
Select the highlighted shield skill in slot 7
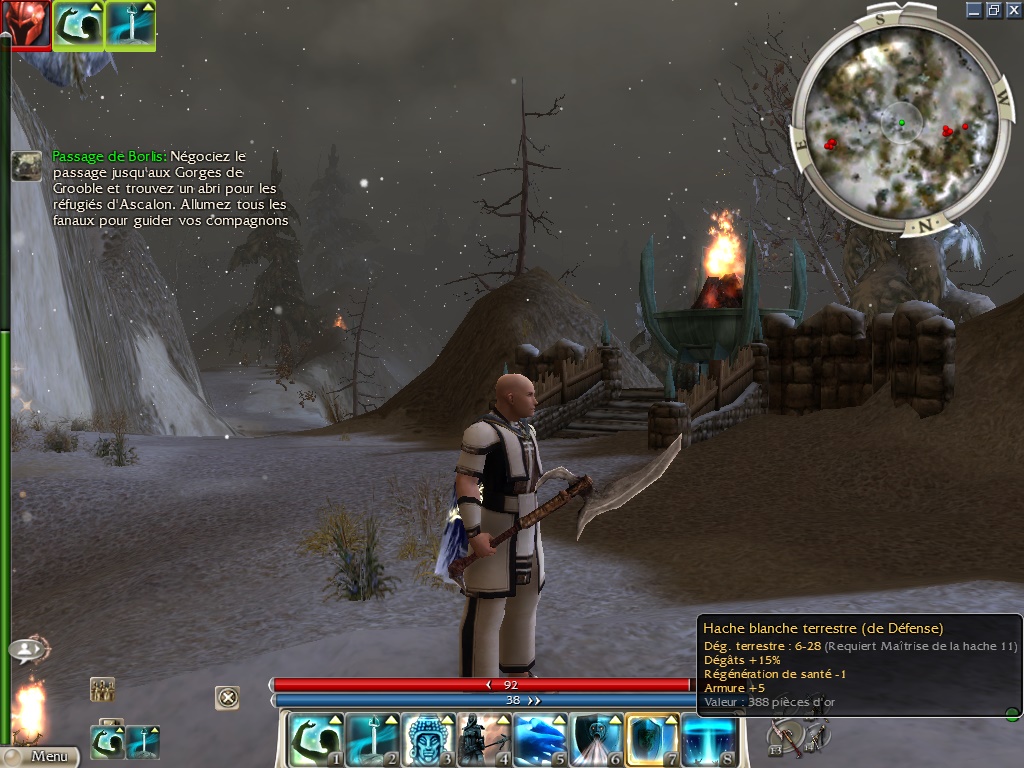651,741
